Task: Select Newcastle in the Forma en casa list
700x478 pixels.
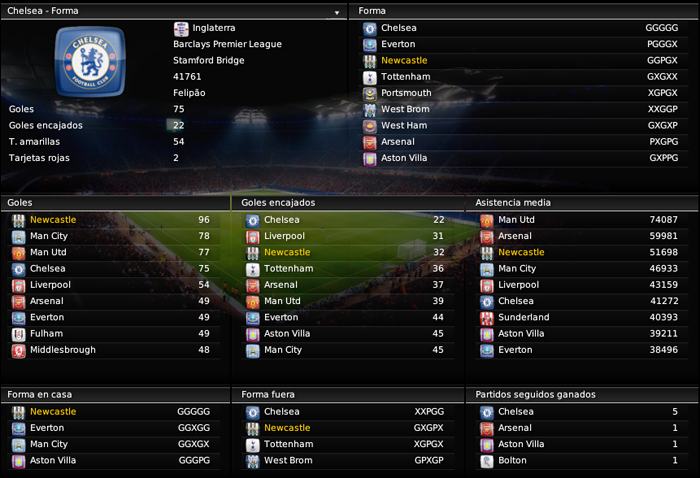Action: click(x=53, y=412)
